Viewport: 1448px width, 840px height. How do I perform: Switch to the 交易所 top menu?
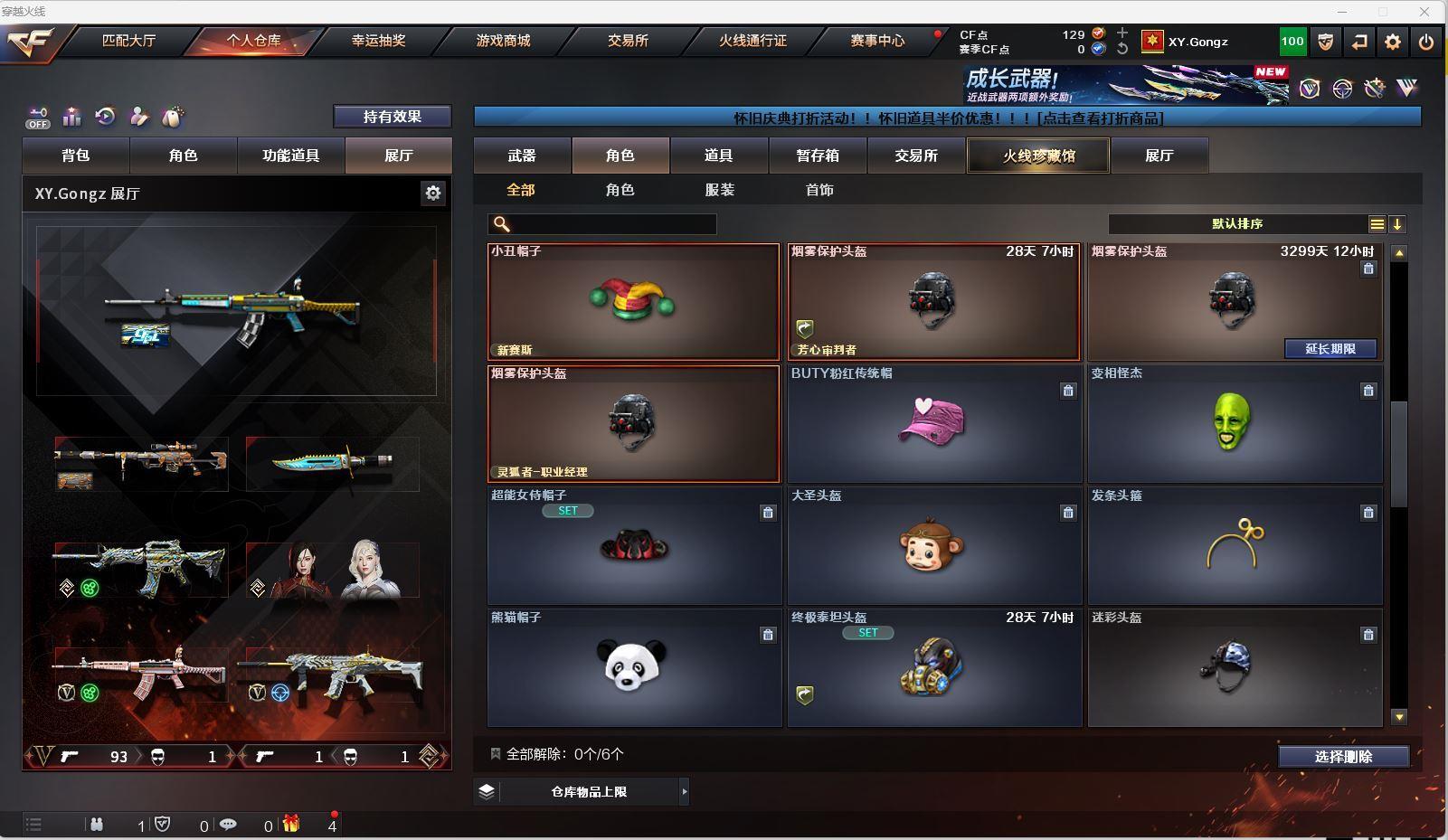pyautogui.click(x=628, y=41)
